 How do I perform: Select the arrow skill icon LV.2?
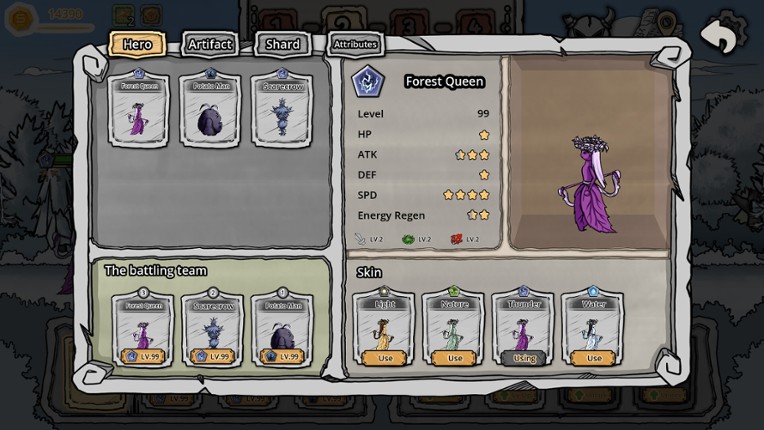(361, 239)
